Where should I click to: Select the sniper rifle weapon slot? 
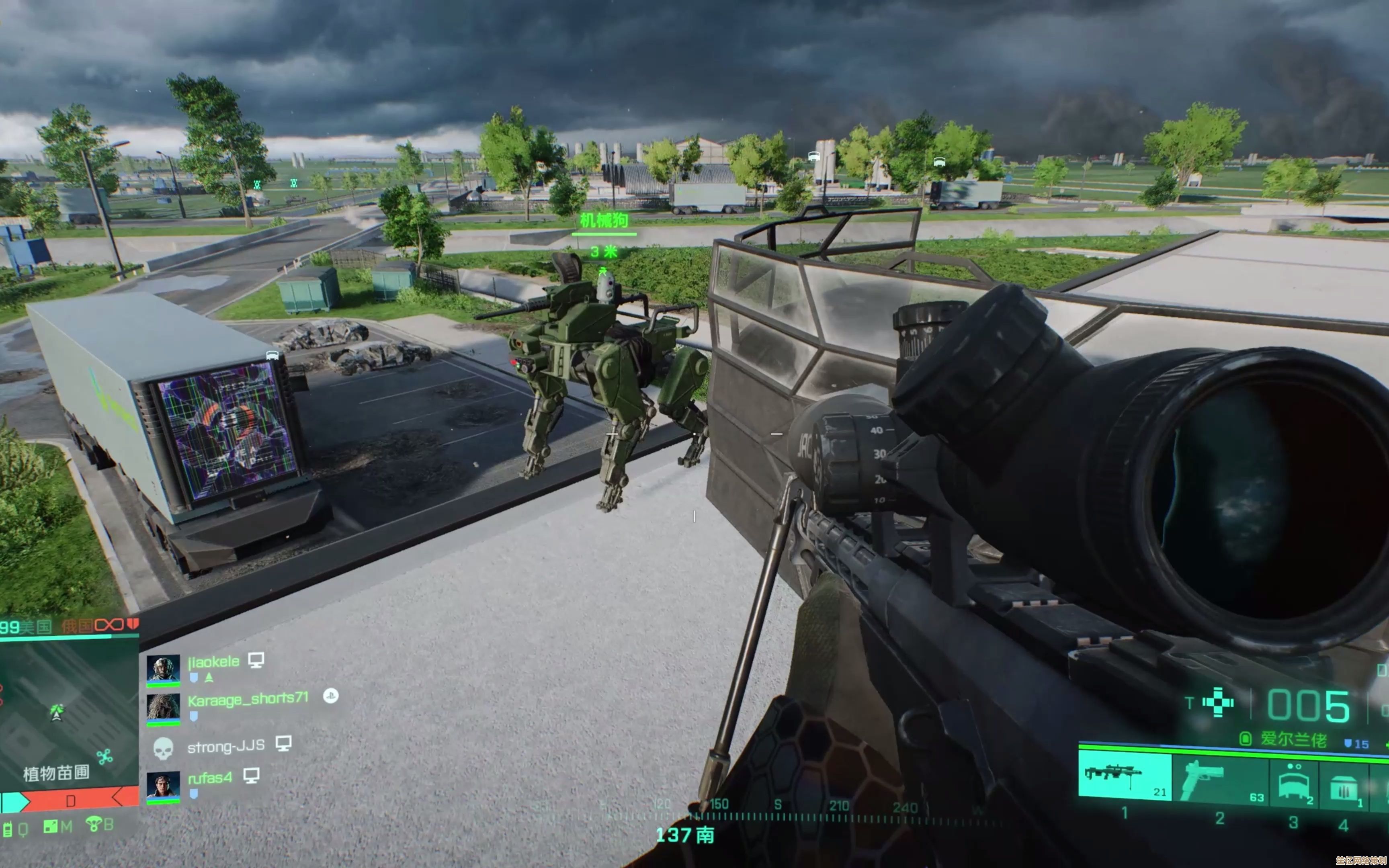[x=1124, y=775]
